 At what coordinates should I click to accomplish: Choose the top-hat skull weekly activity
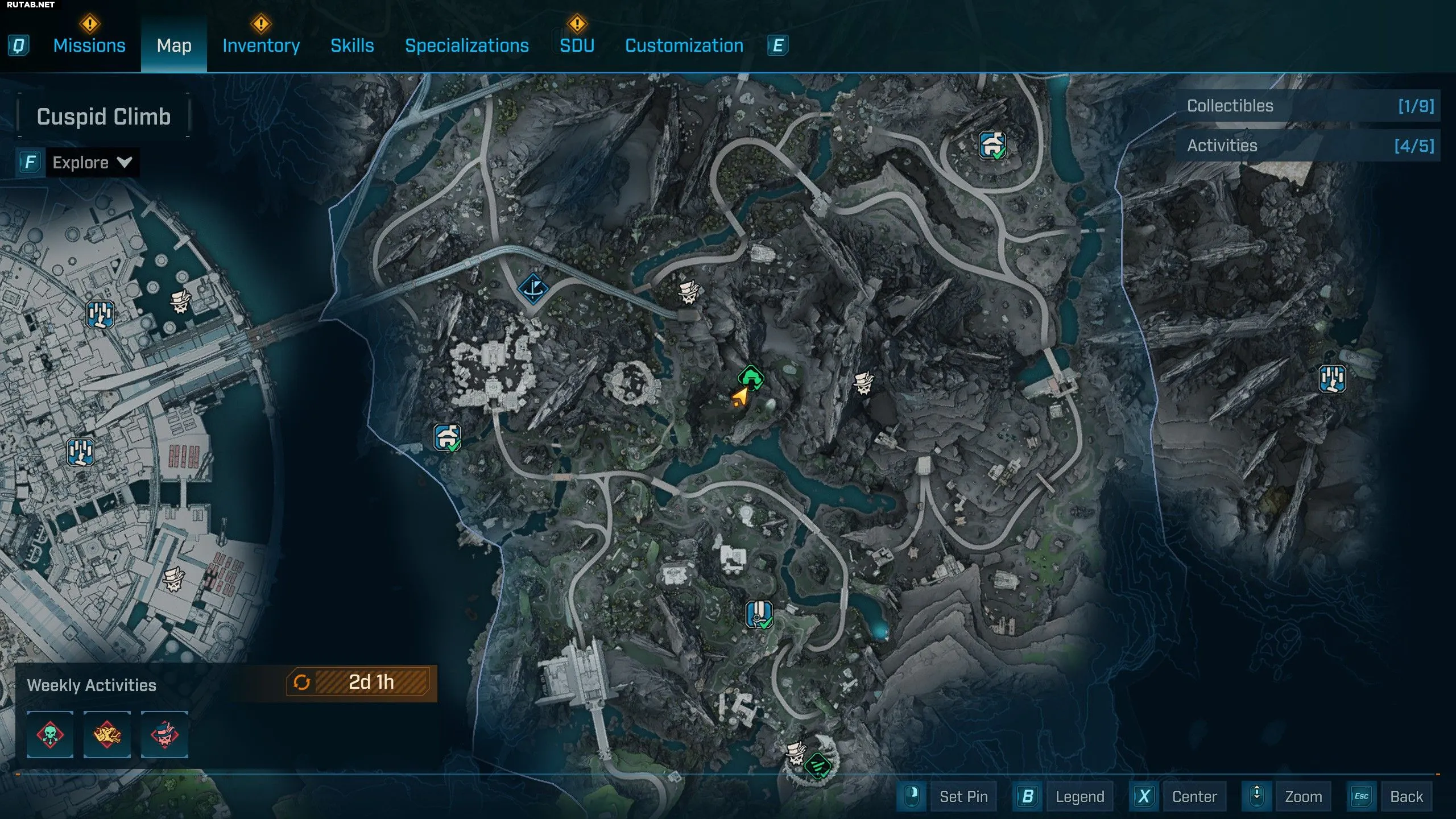coord(164,734)
